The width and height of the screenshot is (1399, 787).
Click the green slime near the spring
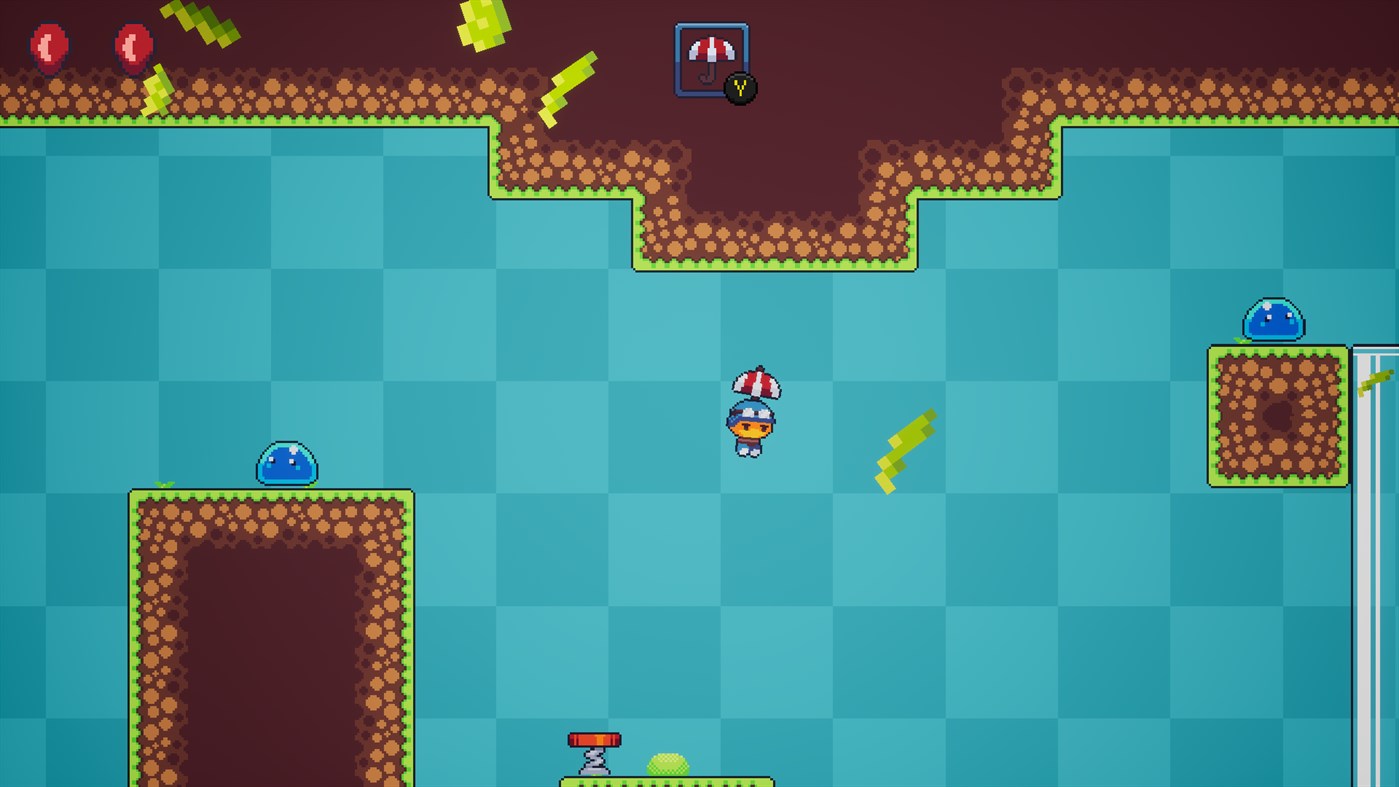coord(668,764)
